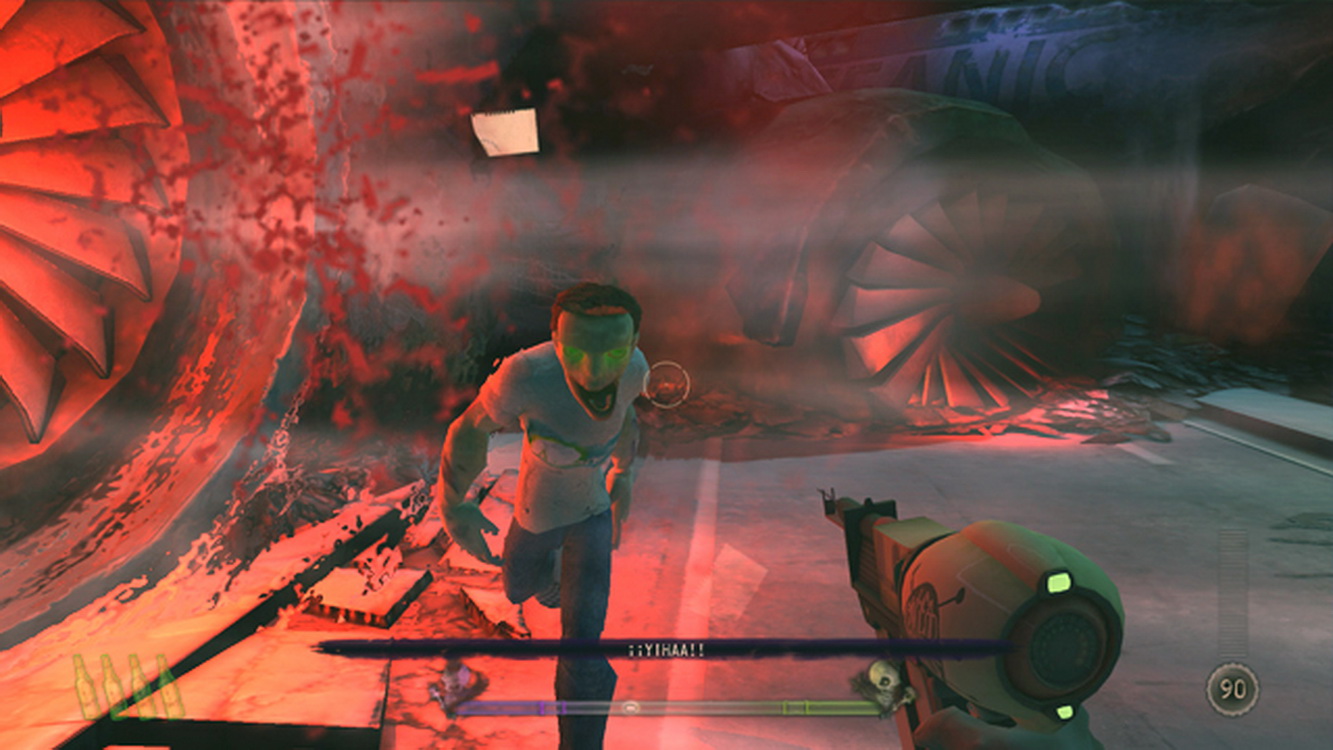Viewport: 1333px width, 750px height.
Task: Select the bottle cap weapon icon
Action: pos(1231,689)
